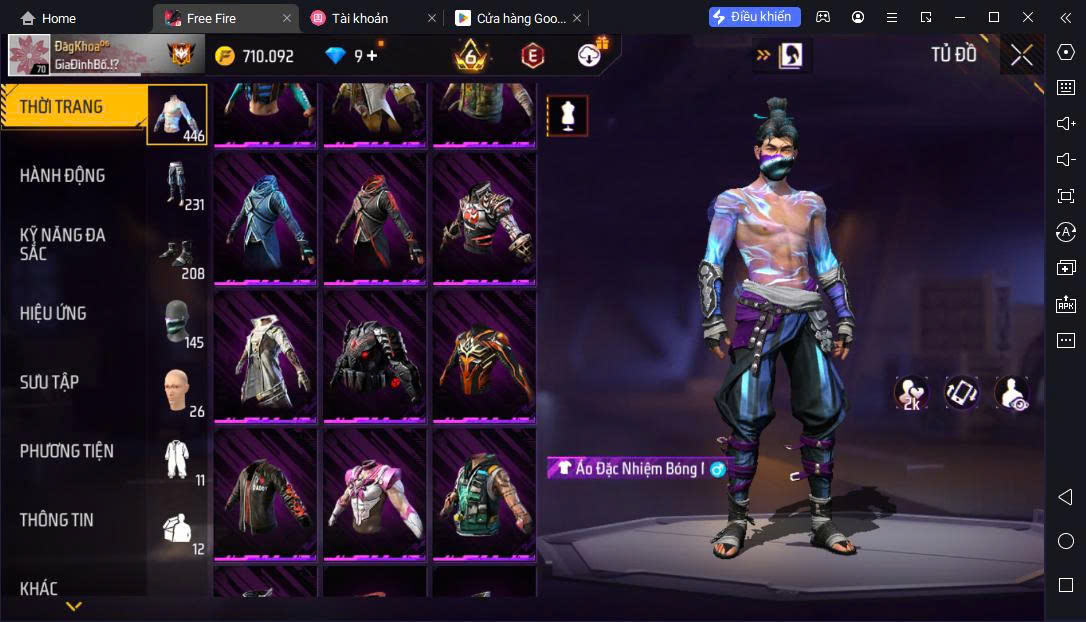
Task: Select the black jacket with red sleeve print
Action: tap(265, 493)
